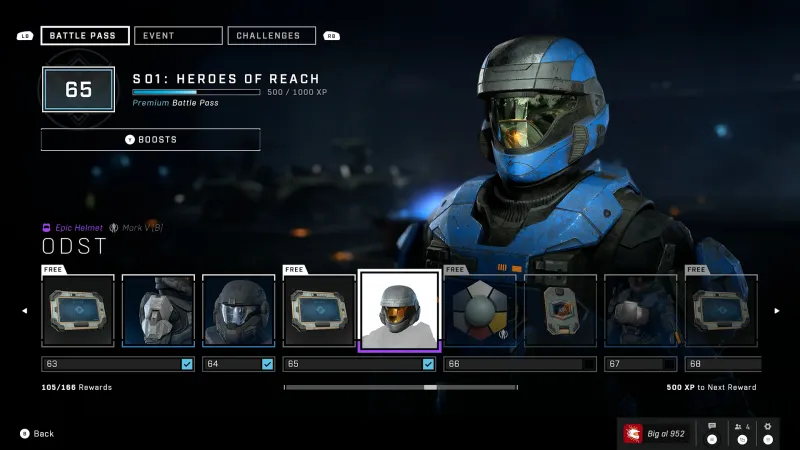Image resolution: width=800 pixels, height=450 pixels.
Task: Select the white ODST helmet reward tile
Action: click(x=399, y=310)
